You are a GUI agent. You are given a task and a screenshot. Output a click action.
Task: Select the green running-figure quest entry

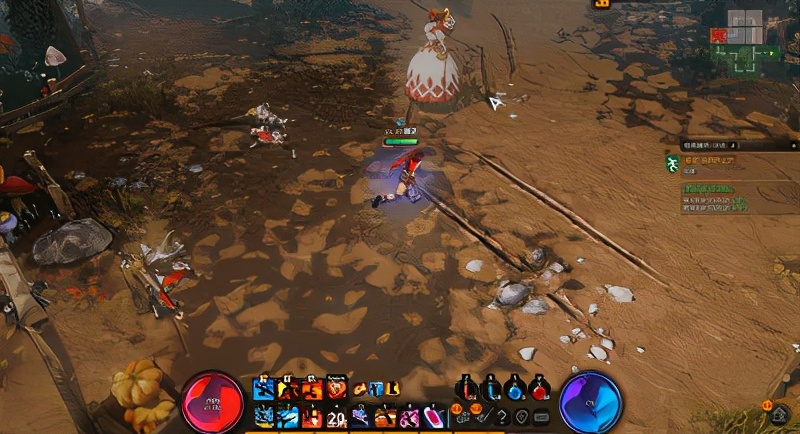675,161
